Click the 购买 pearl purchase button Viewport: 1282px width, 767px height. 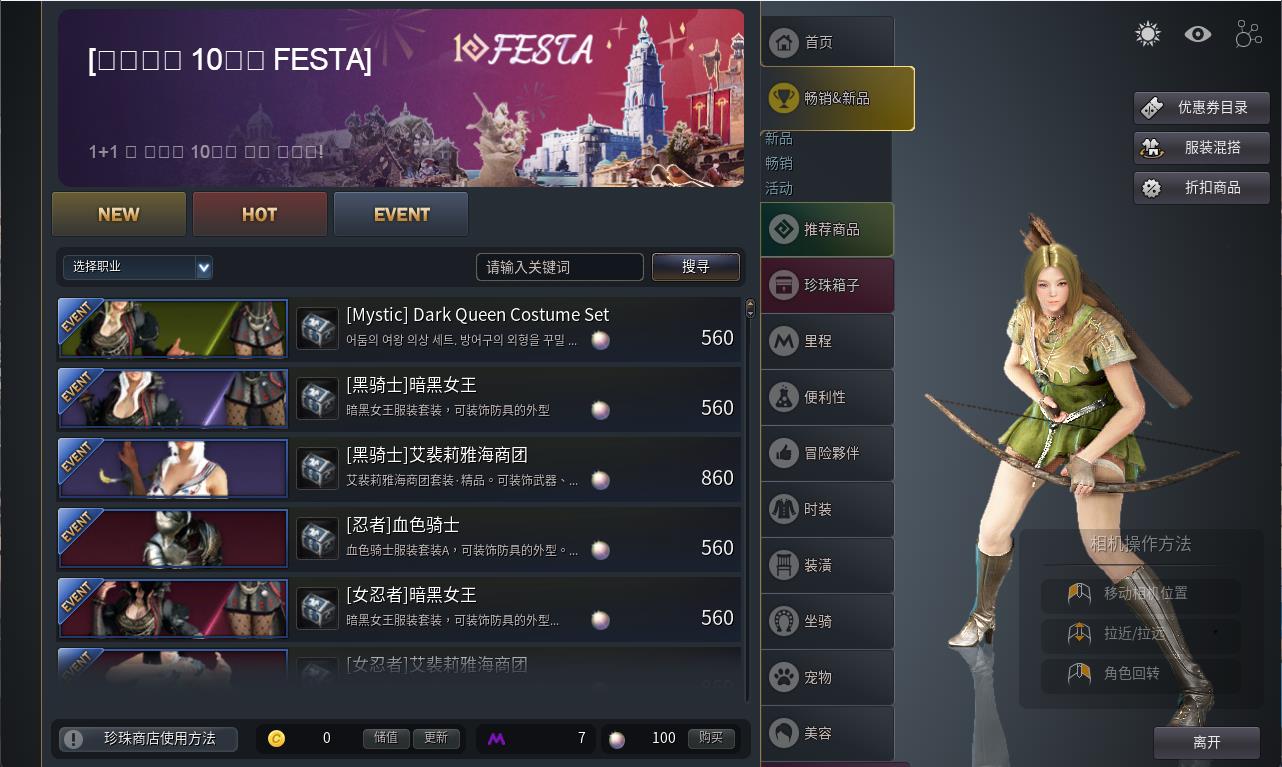click(x=711, y=738)
